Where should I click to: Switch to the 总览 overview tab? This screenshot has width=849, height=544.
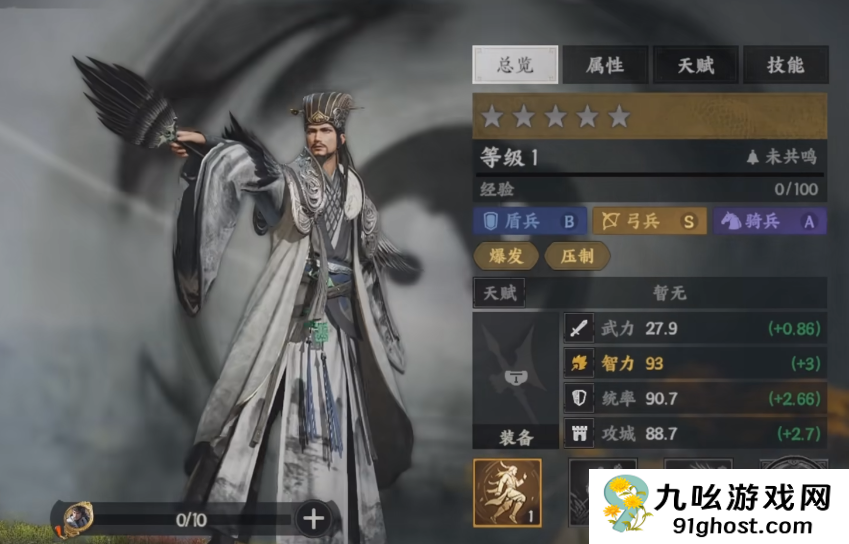pos(513,65)
